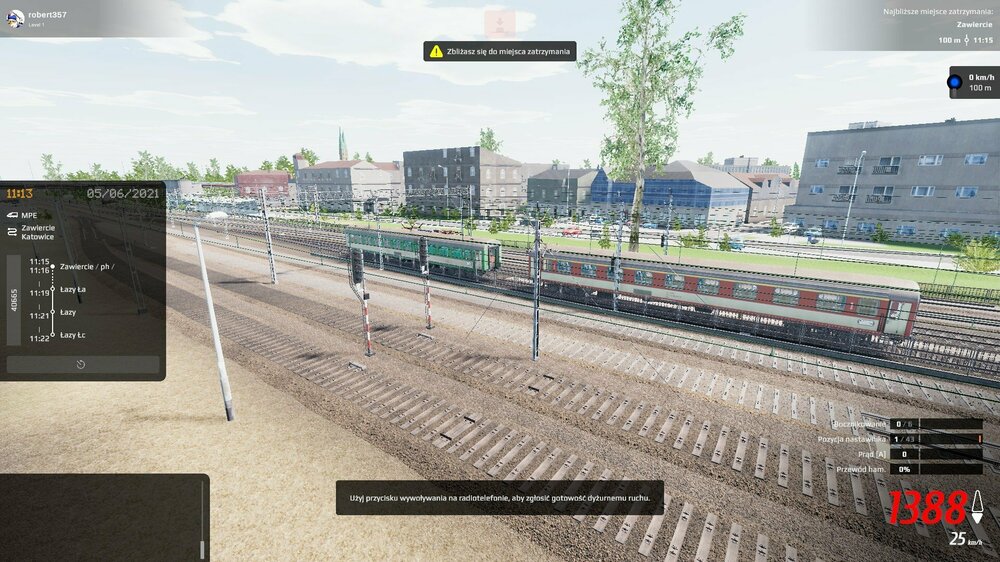This screenshot has height=562, width=1000.
Task: Select the Łazy Ła timetable entry
Action: point(73,289)
